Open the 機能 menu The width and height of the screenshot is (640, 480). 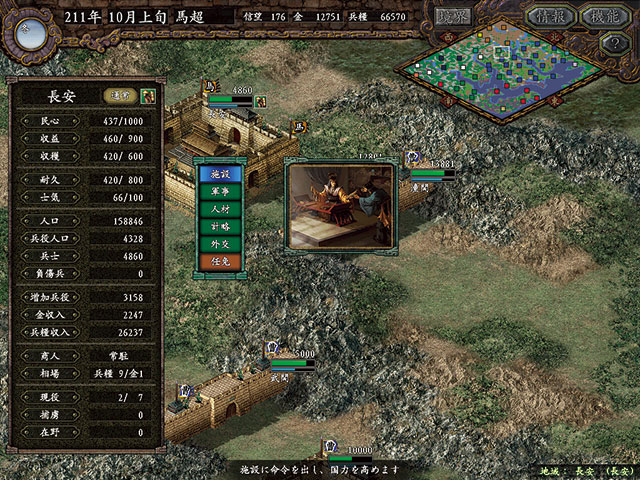click(605, 17)
